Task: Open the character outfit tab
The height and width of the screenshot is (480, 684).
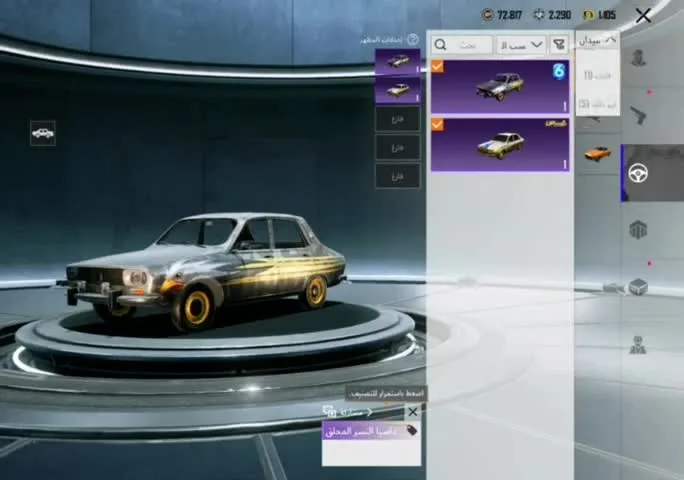Action: click(x=638, y=58)
